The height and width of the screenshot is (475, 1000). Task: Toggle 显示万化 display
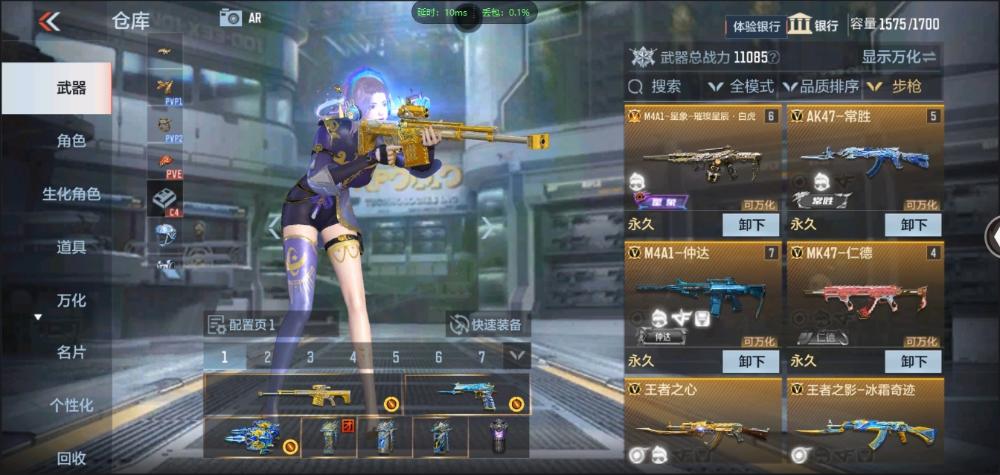(x=899, y=57)
